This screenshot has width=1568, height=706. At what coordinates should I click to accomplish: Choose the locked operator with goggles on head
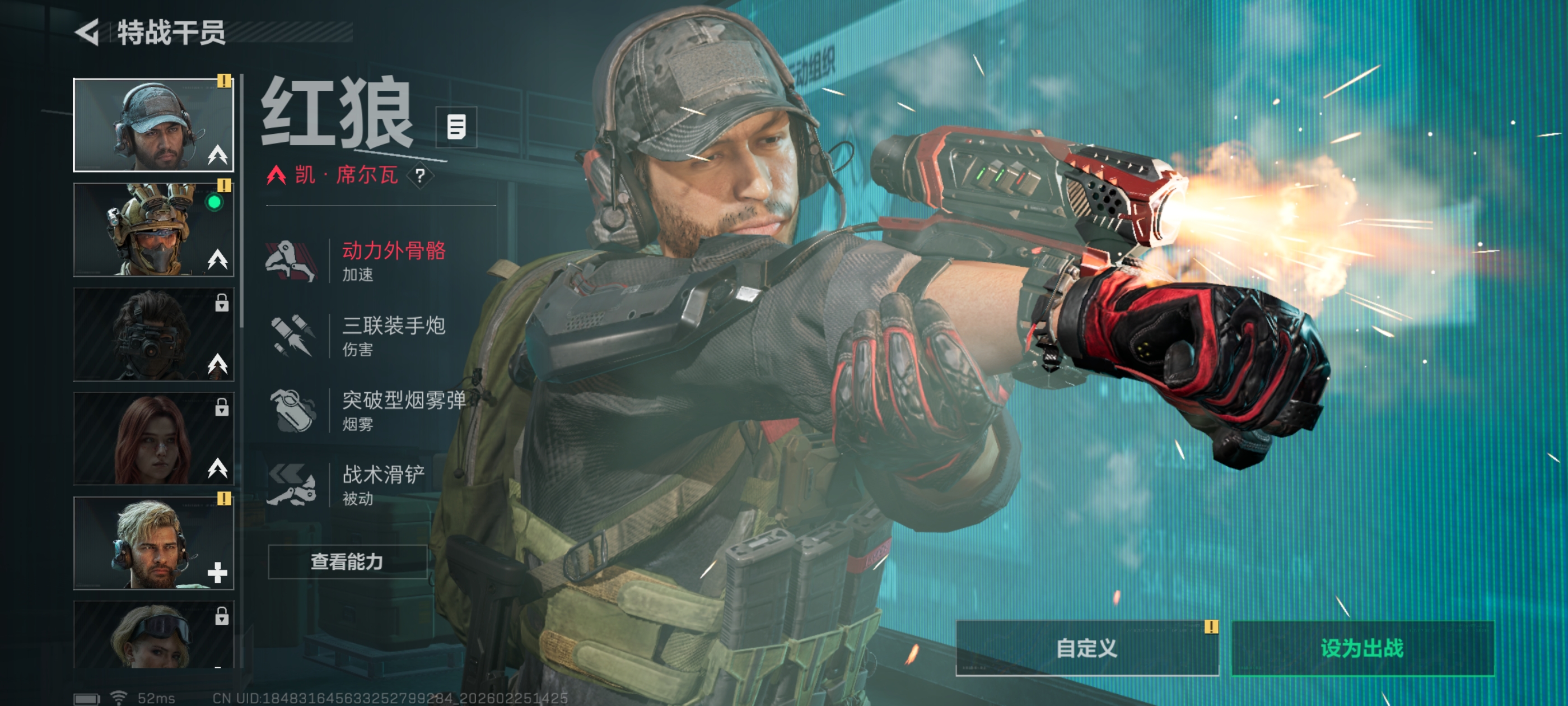(153, 635)
